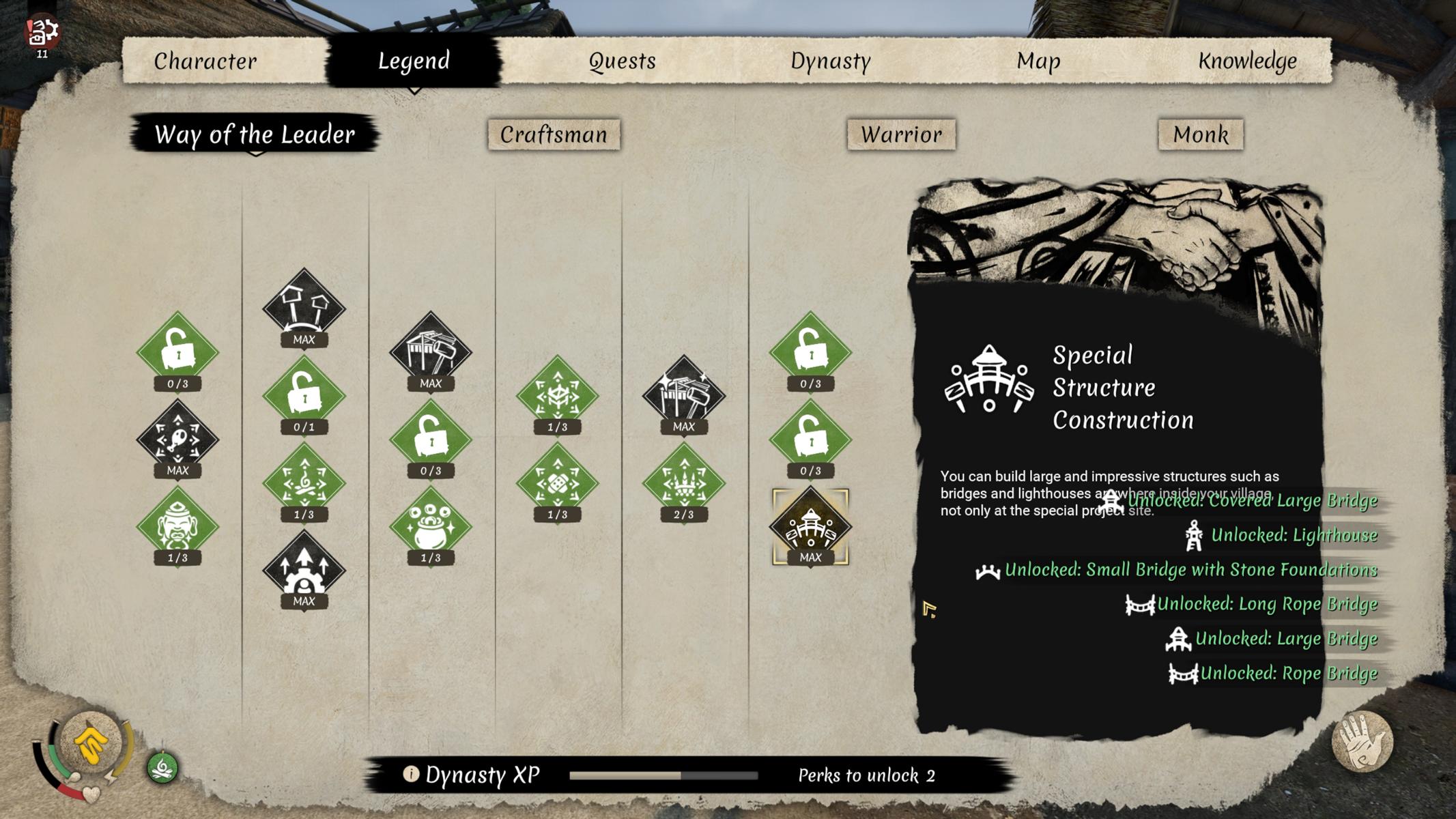This screenshot has width=1456, height=819.
Task: Open the Character tab
Action: click(205, 61)
